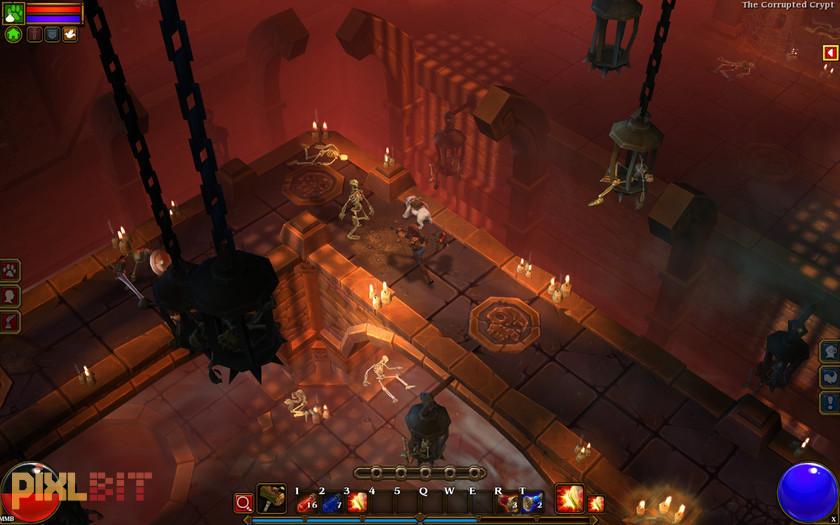
Task: Click the curved arrow side button
Action: (x=830, y=377)
